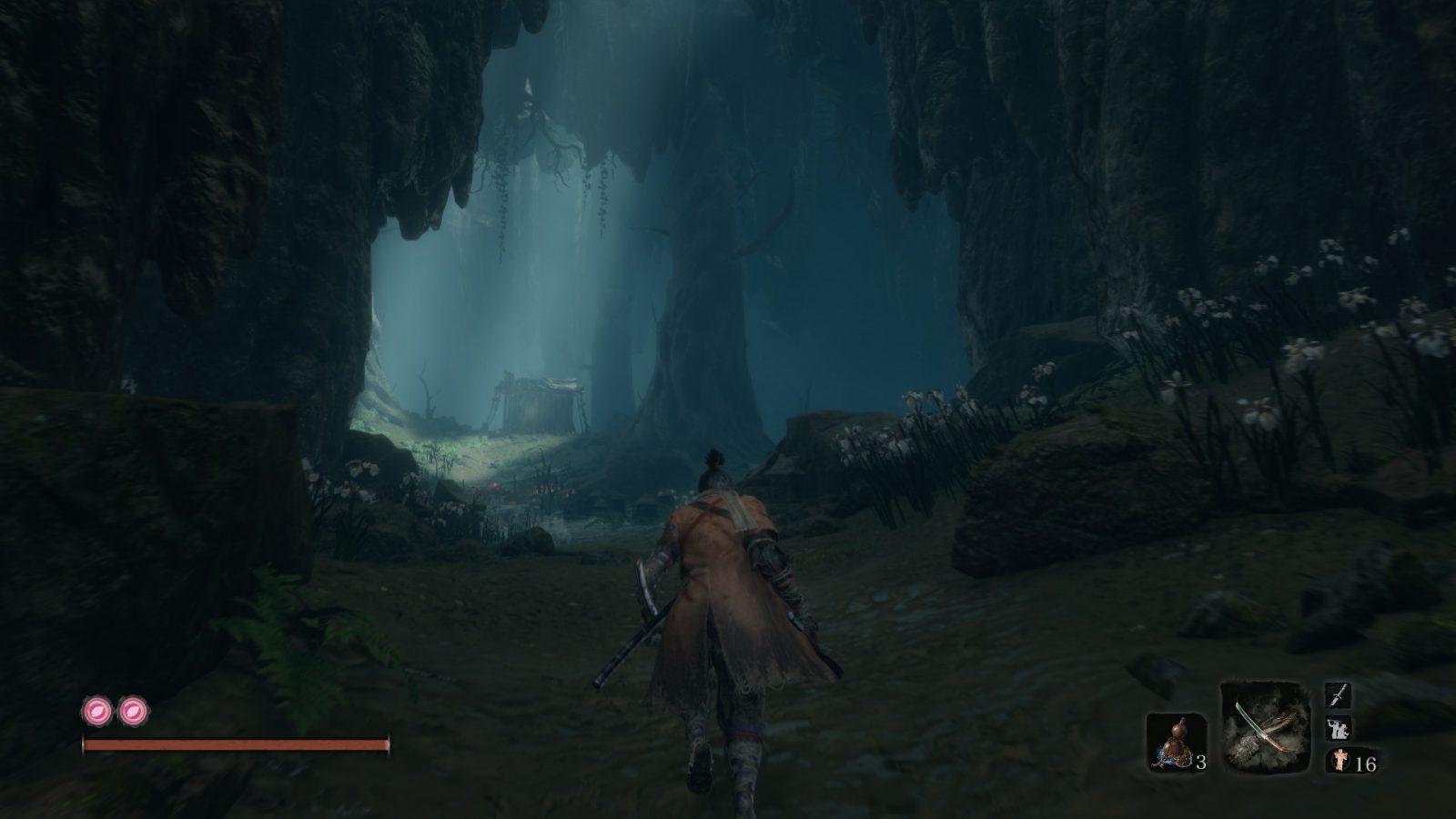The height and width of the screenshot is (819, 1456).
Task: Choose the small dagger icon slot
Action: [1338, 697]
